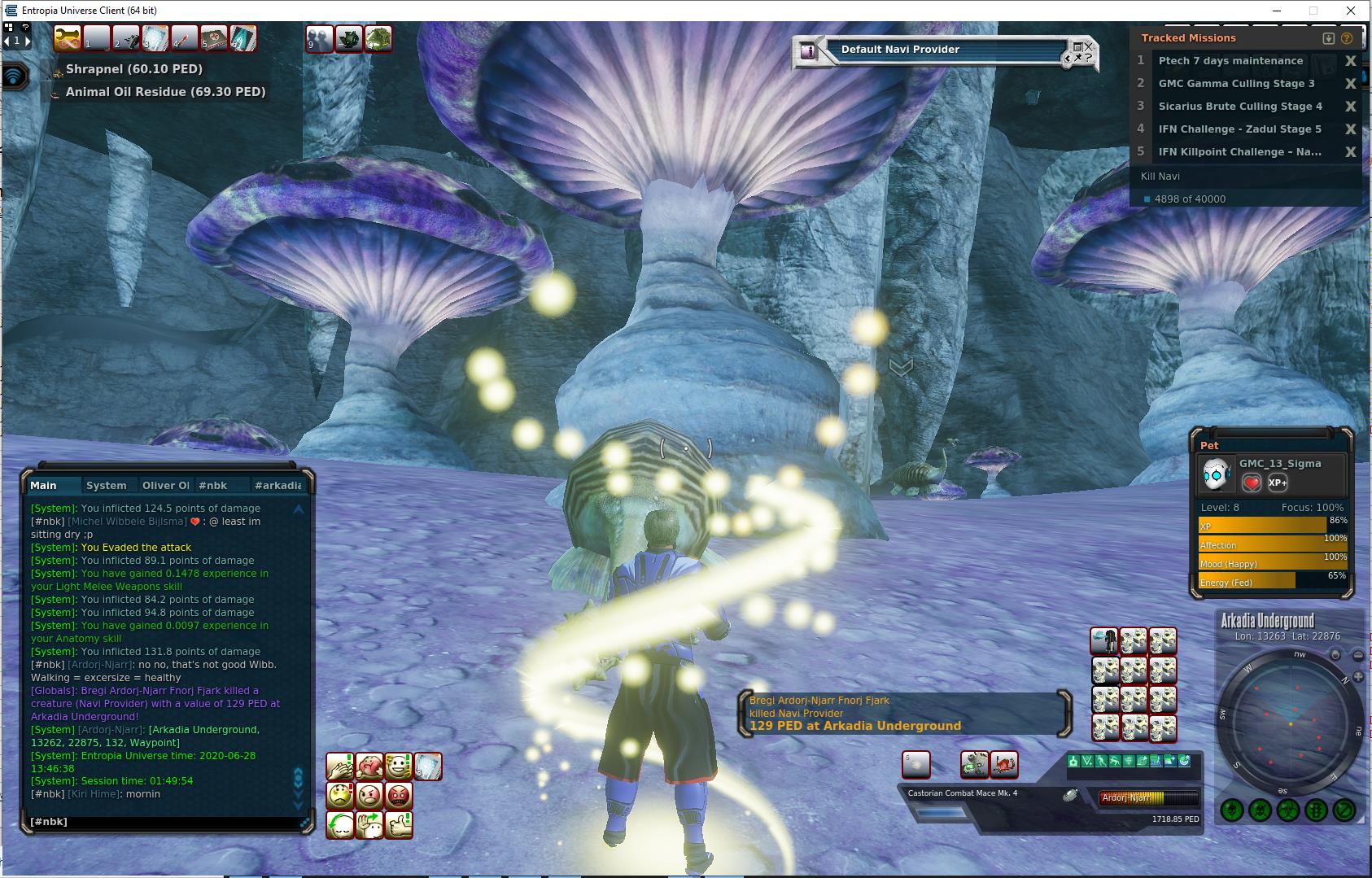Image resolution: width=1372 pixels, height=878 pixels.
Task: Open the GMC_13_Sigma pet portrait
Action: tap(1217, 474)
